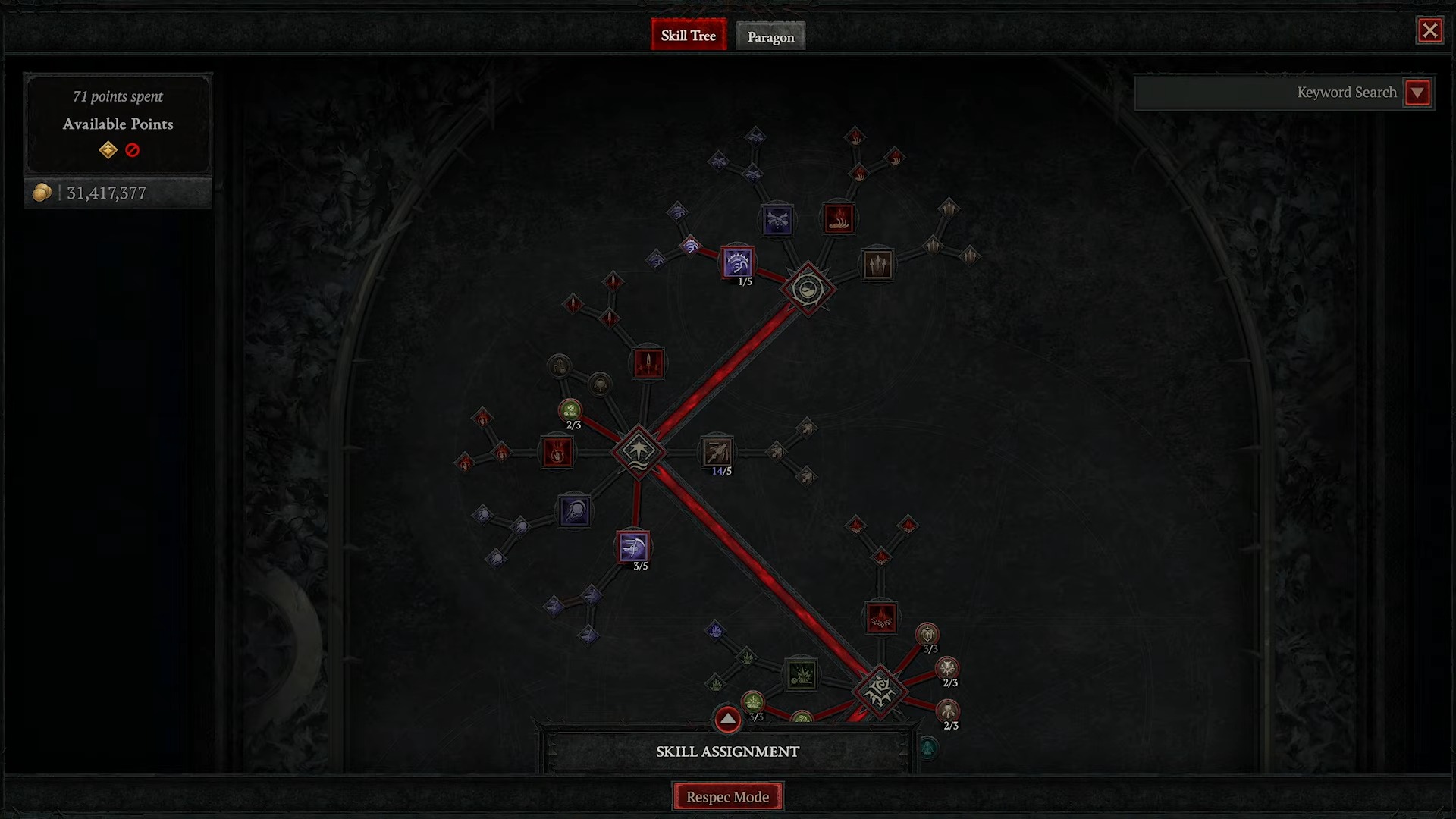Click the available points blocked indicator
The width and height of the screenshot is (1456, 819).
click(x=133, y=150)
